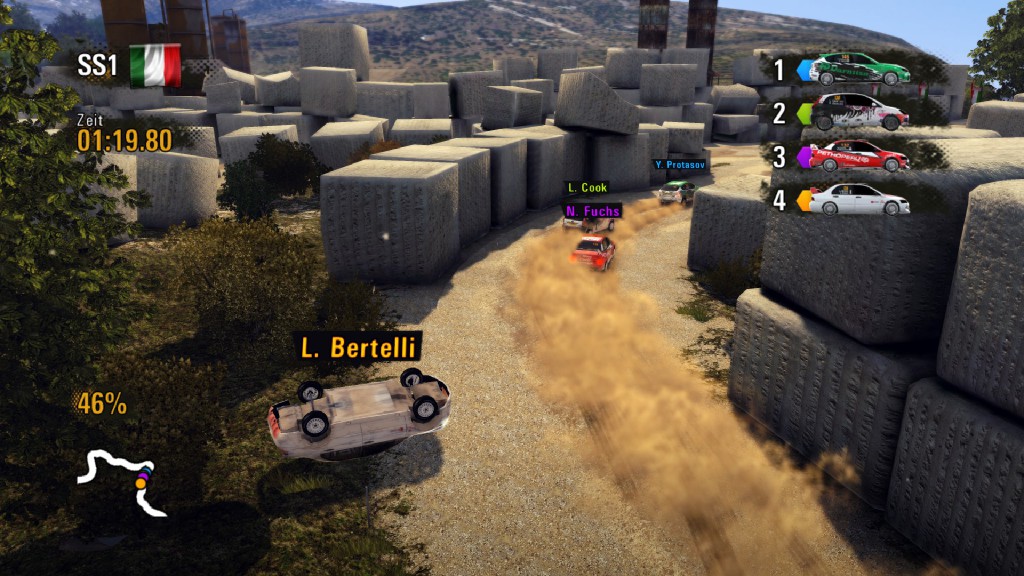Pick the third-place red car entry
Image resolution: width=1024 pixels, height=576 pixels.
coord(859,156)
